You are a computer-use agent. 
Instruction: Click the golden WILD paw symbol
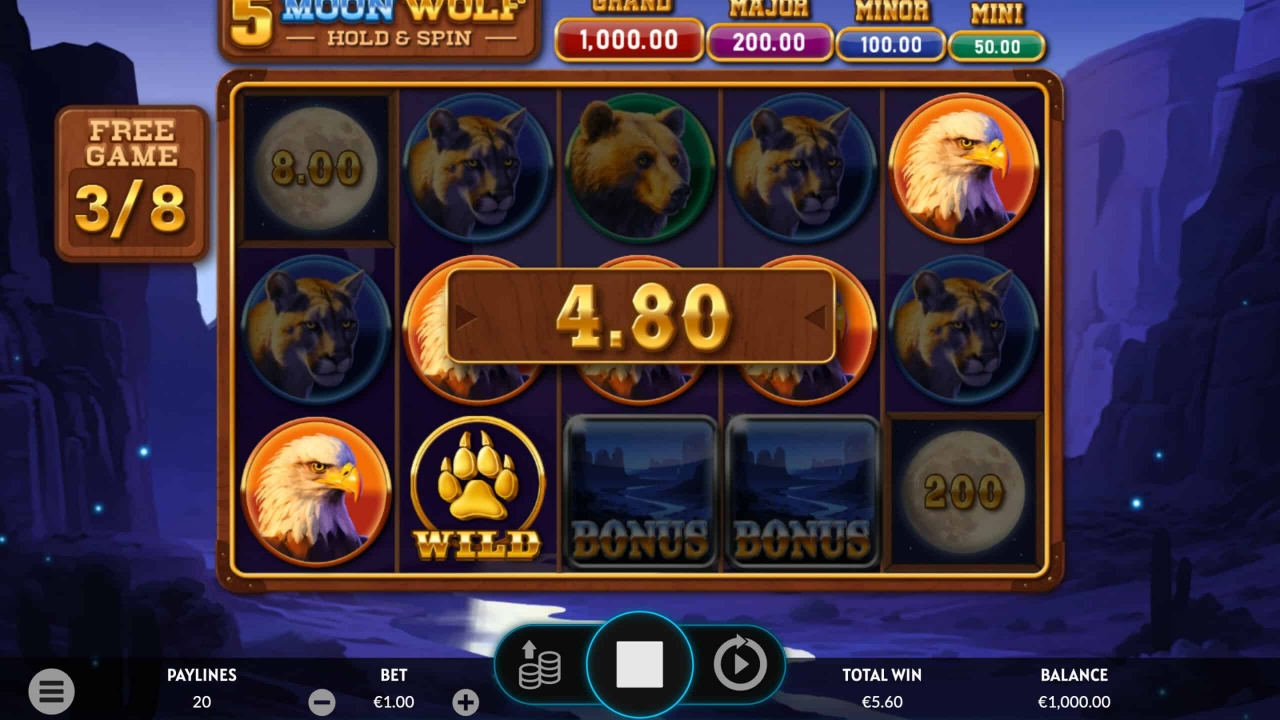click(x=478, y=490)
